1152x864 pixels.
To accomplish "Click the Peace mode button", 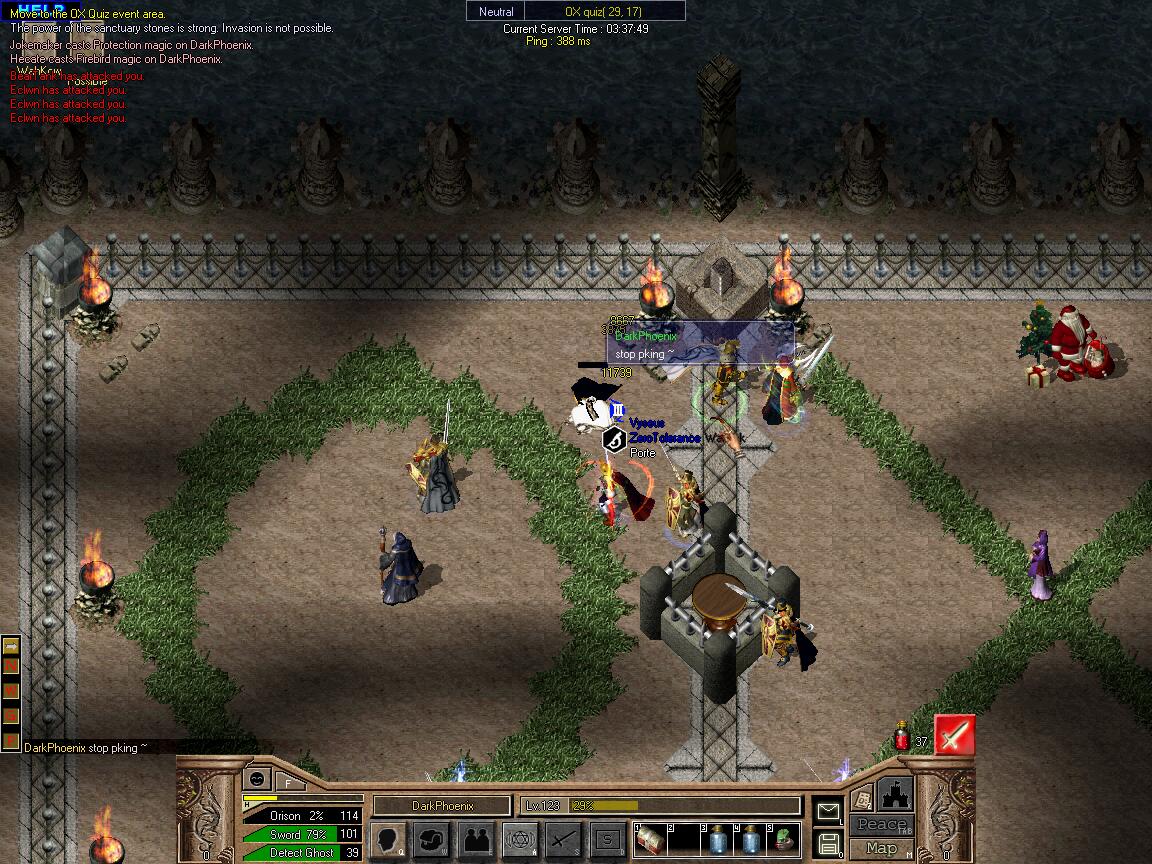I will (x=881, y=825).
